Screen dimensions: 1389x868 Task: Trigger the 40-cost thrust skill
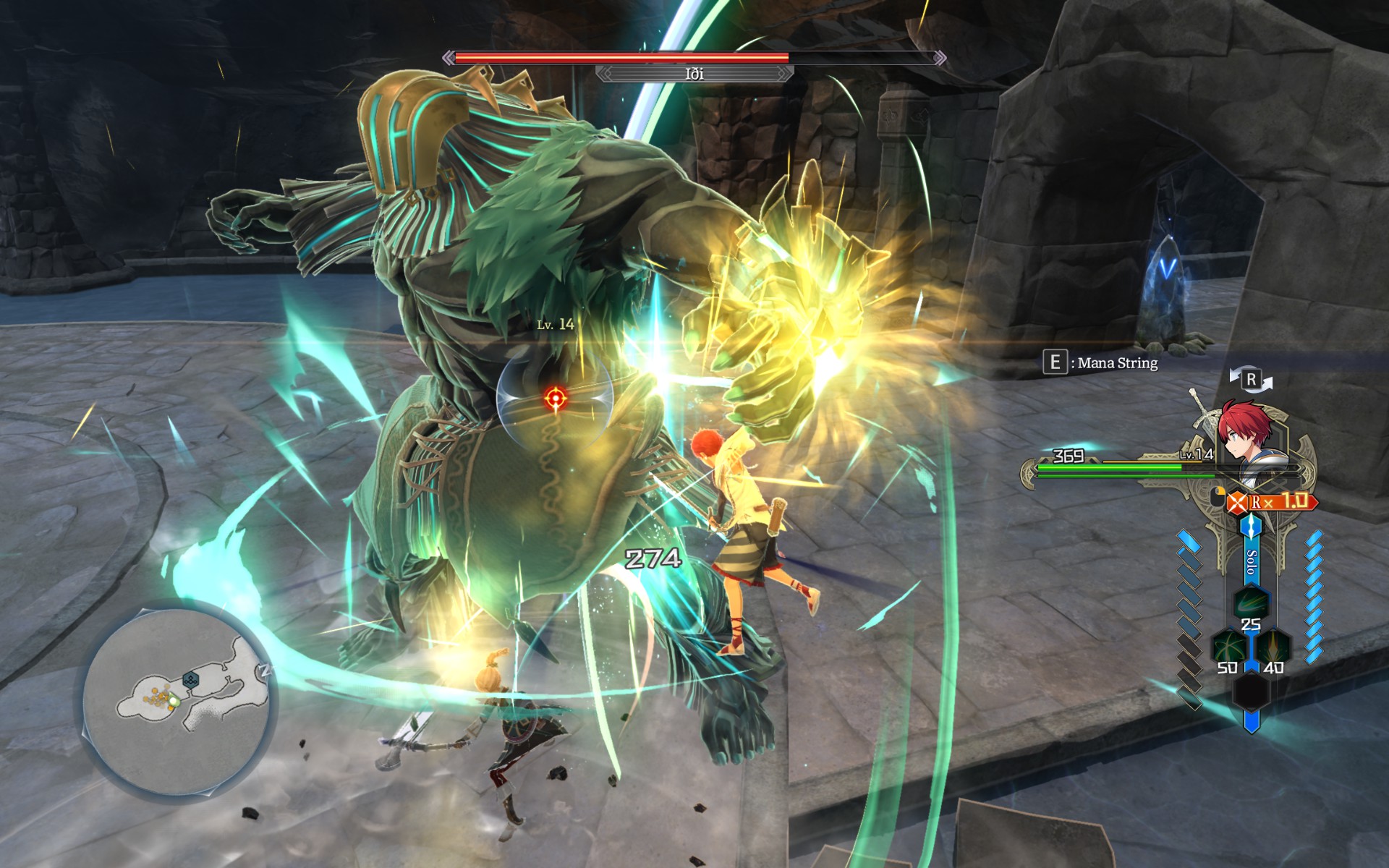[1273, 646]
